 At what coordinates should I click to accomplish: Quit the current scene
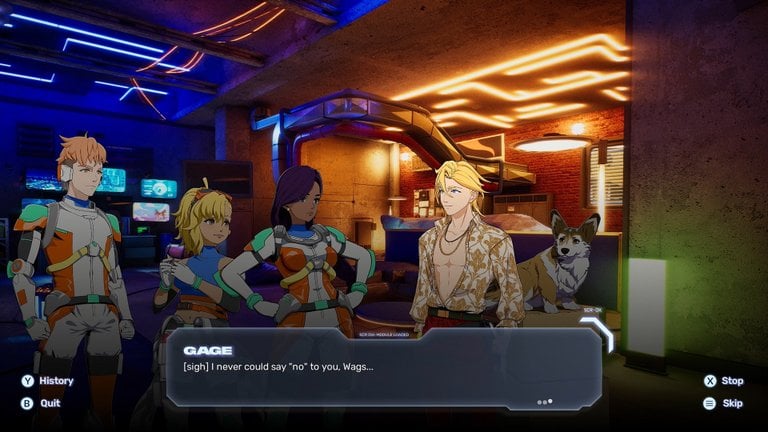(41, 403)
